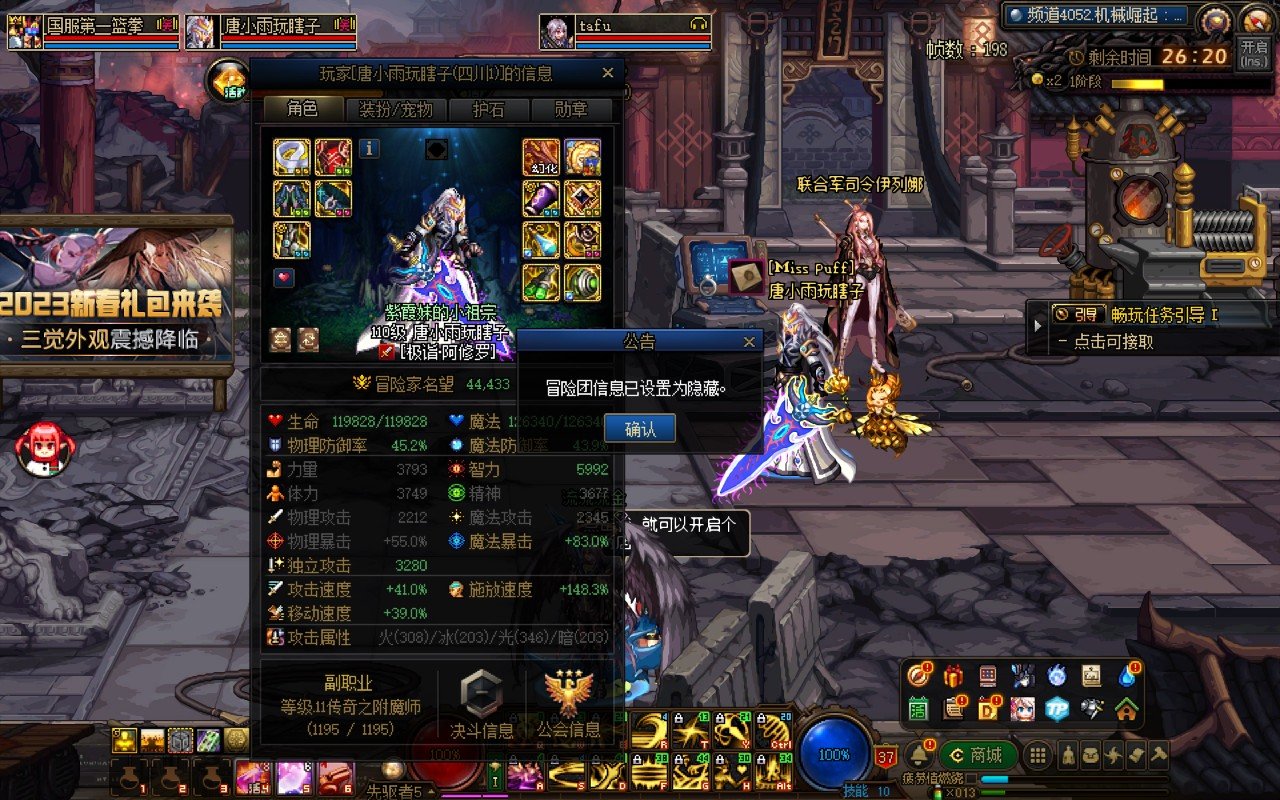This screenshot has height=800, width=1280.
Task: Select the purple bracelet equipment slot
Action: click(541, 199)
